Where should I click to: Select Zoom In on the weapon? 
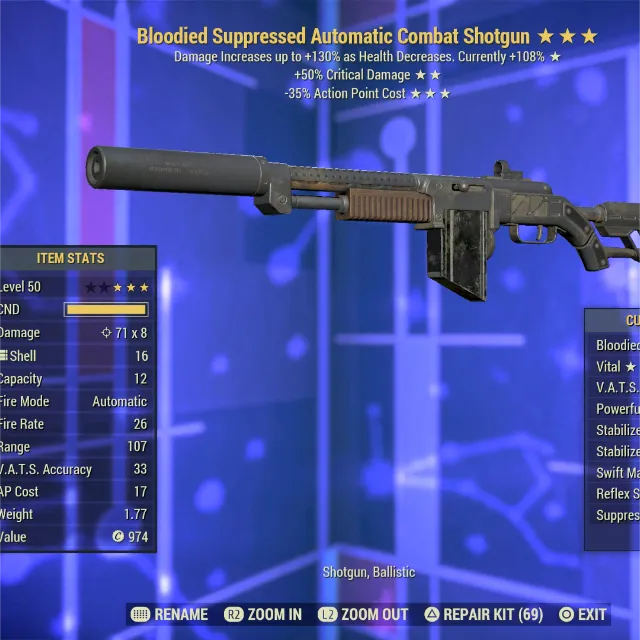(263, 614)
